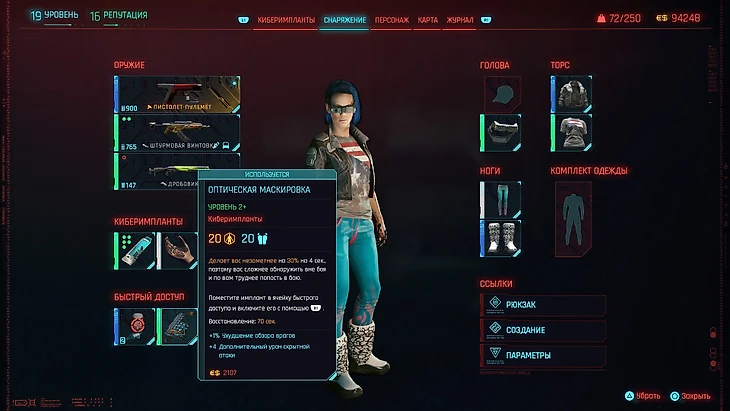
Task: Select the canister cyberware implant slot
Action: point(136,250)
